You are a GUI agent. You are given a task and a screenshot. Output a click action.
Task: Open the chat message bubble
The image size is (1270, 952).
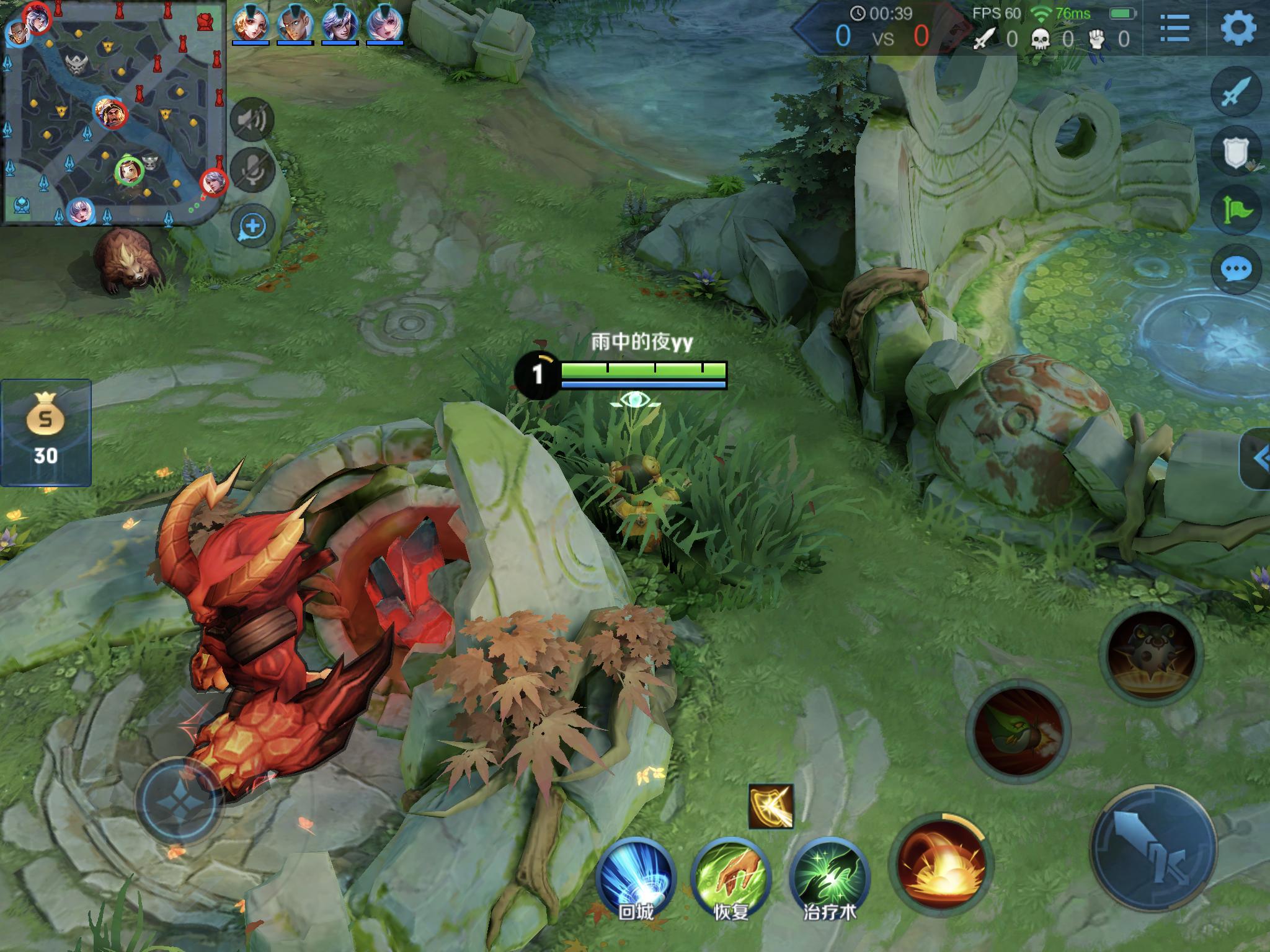tap(1236, 269)
